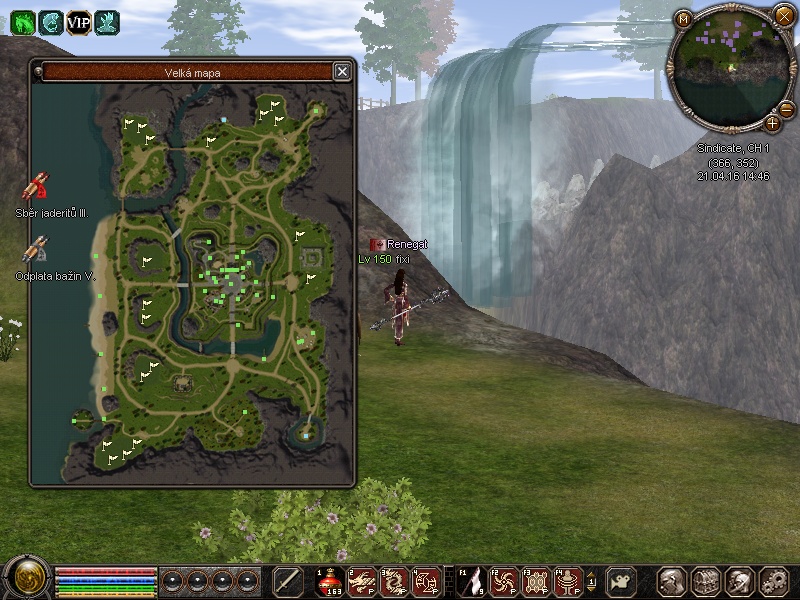Activate the dragon skill in quickslot 3
800x600 pixels.
point(395,581)
